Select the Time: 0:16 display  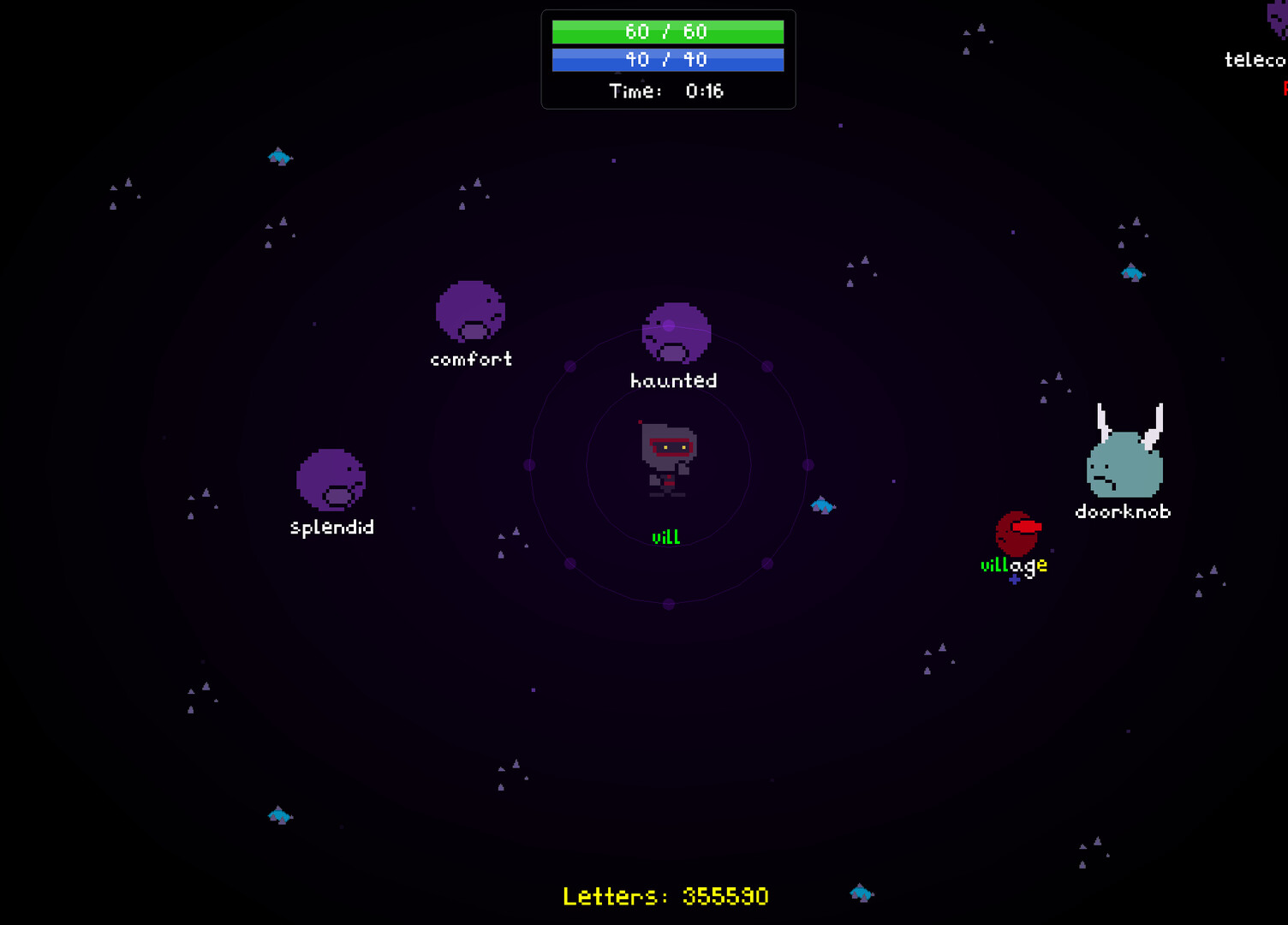tap(666, 91)
